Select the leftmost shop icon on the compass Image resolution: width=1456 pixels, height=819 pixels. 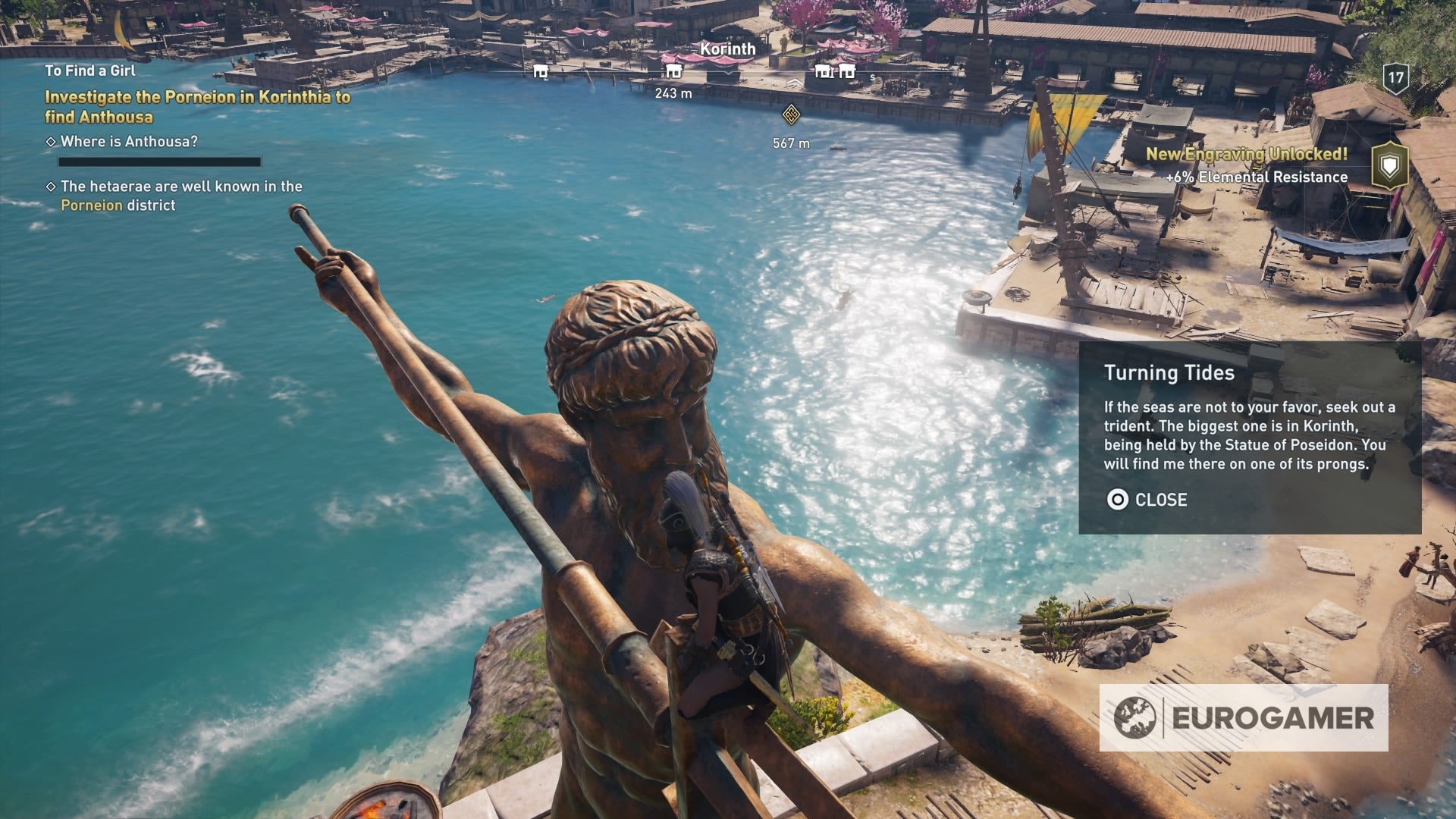540,72
